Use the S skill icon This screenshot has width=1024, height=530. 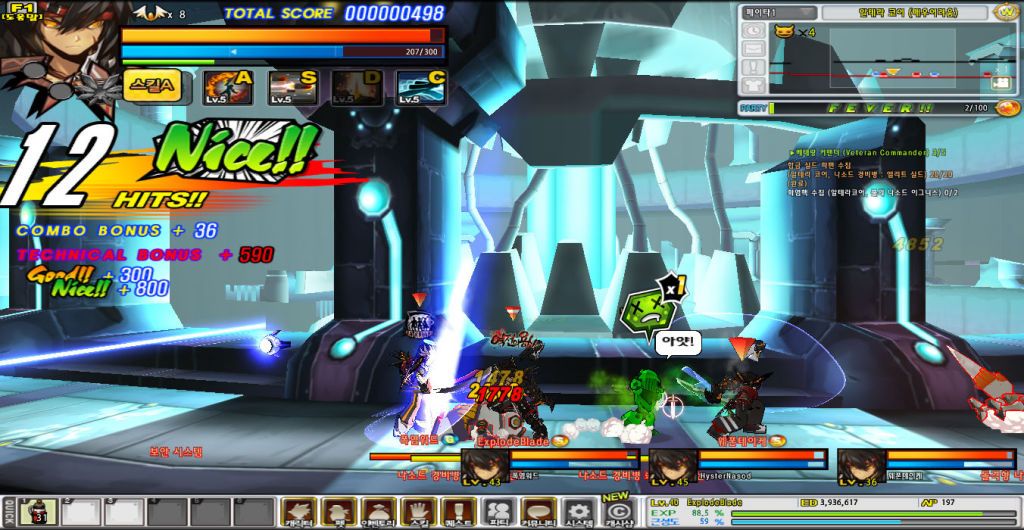coord(292,88)
